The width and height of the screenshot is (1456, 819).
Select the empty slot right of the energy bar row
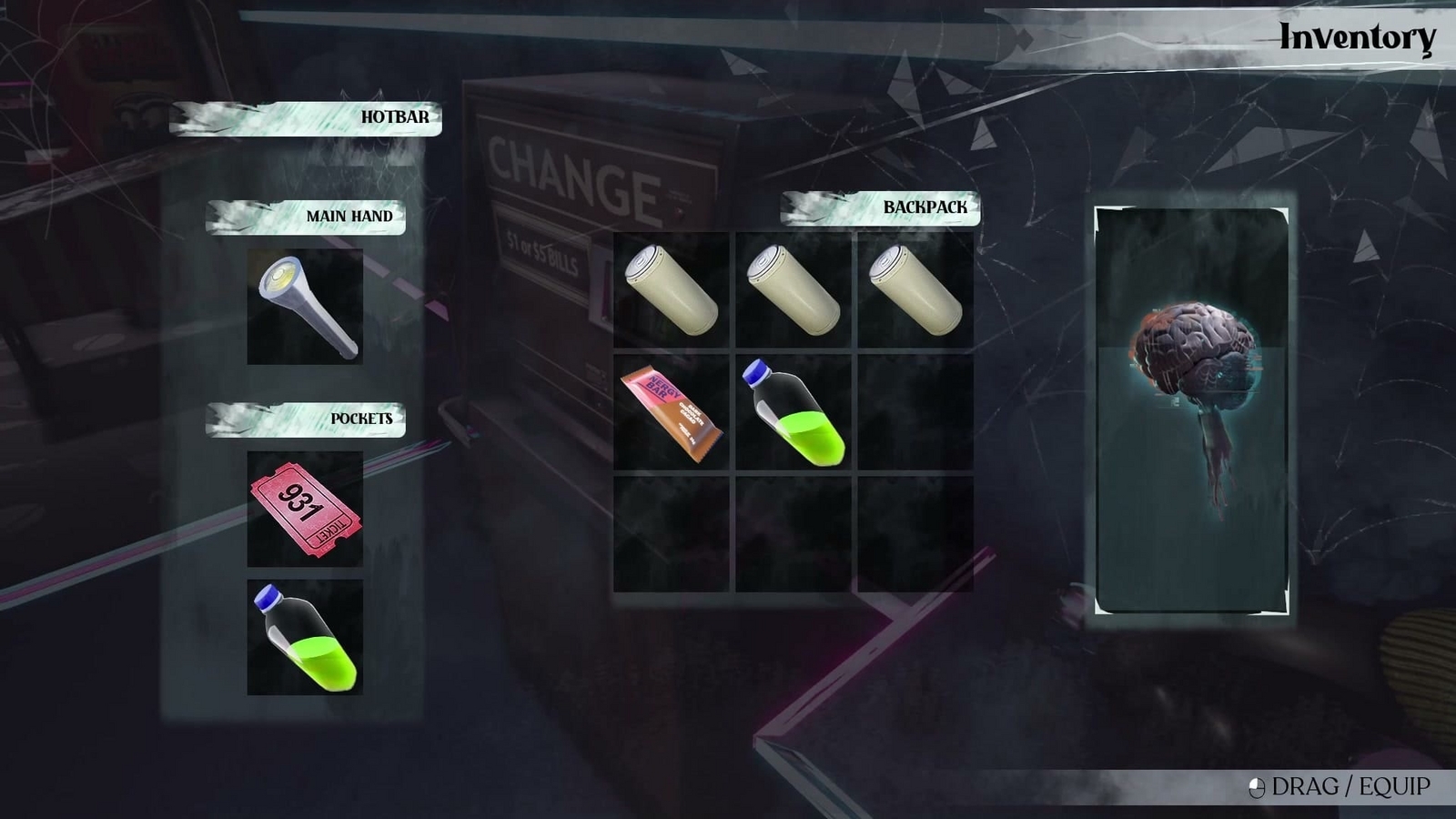coord(915,411)
